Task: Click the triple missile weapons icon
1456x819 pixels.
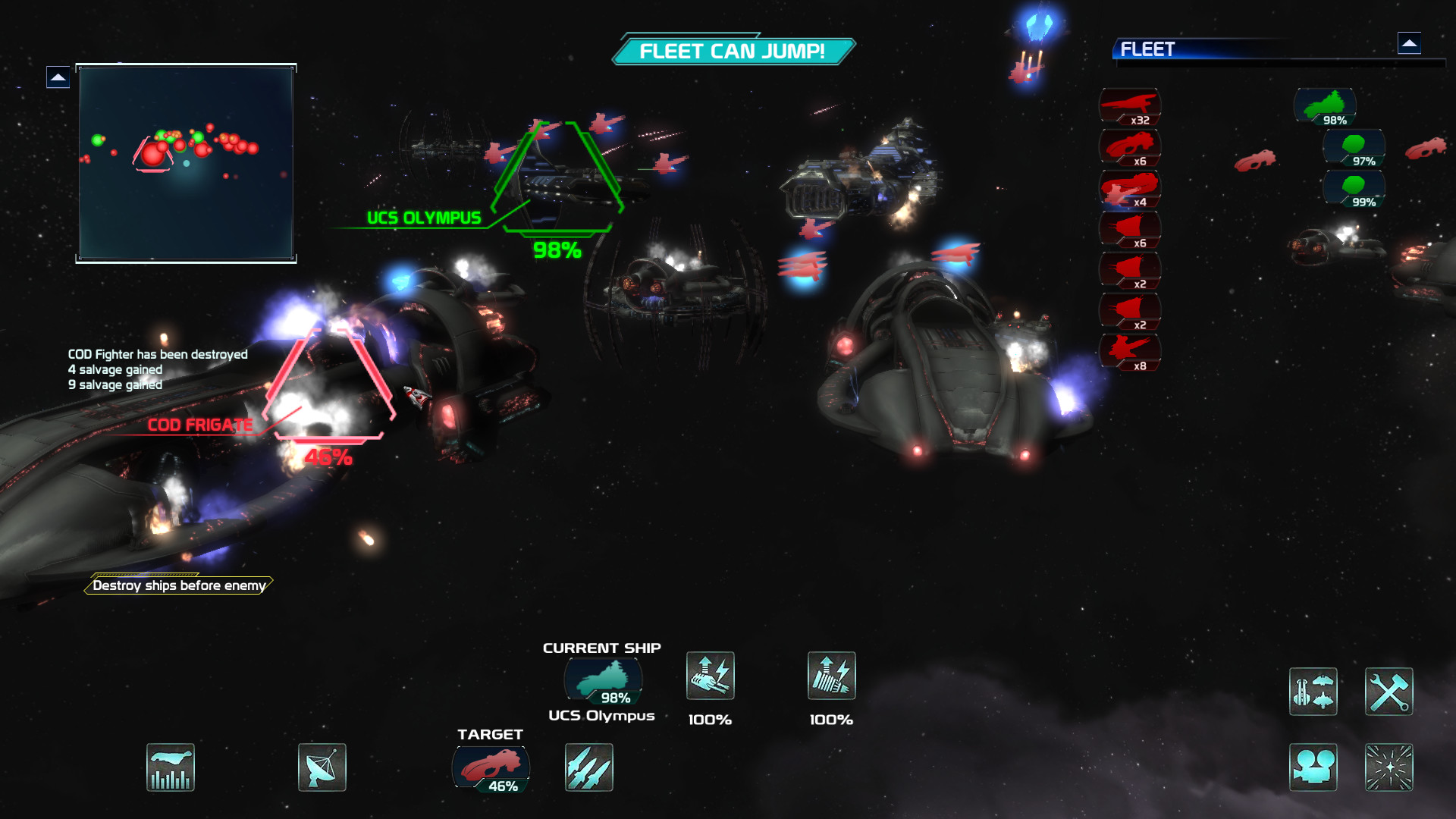Action: point(588,767)
